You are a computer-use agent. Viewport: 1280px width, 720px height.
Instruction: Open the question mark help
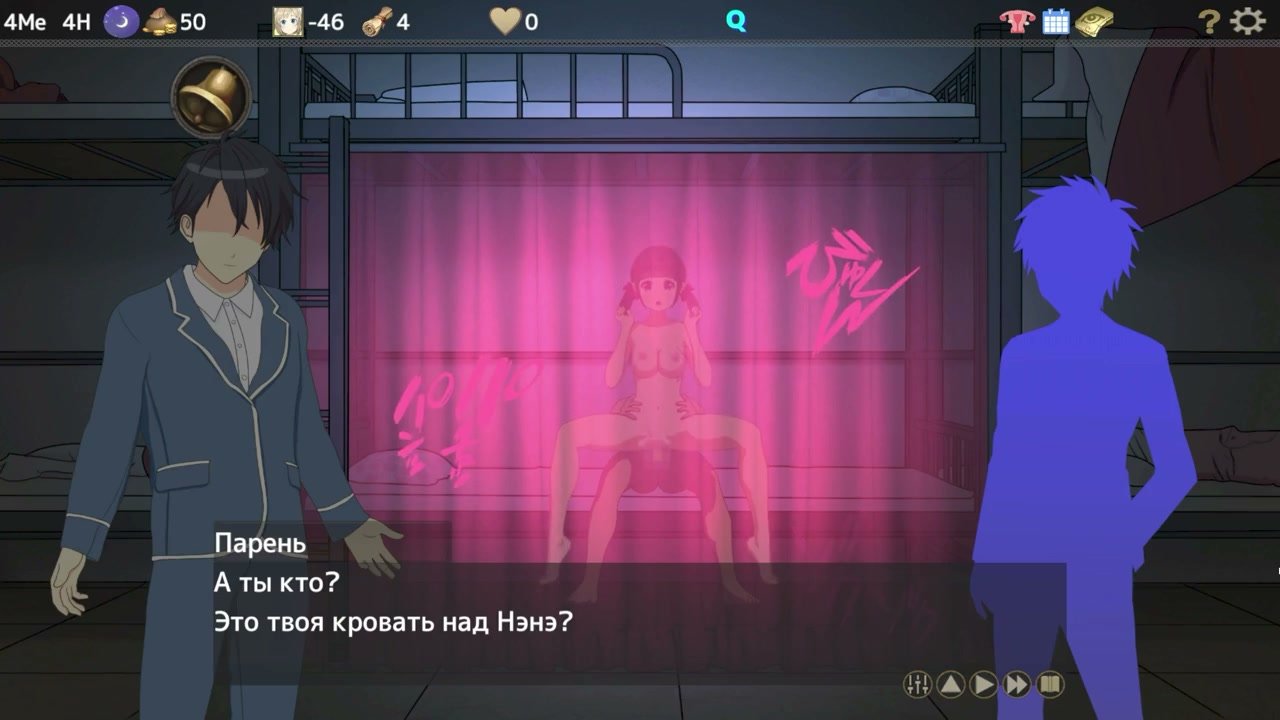pyautogui.click(x=1209, y=21)
